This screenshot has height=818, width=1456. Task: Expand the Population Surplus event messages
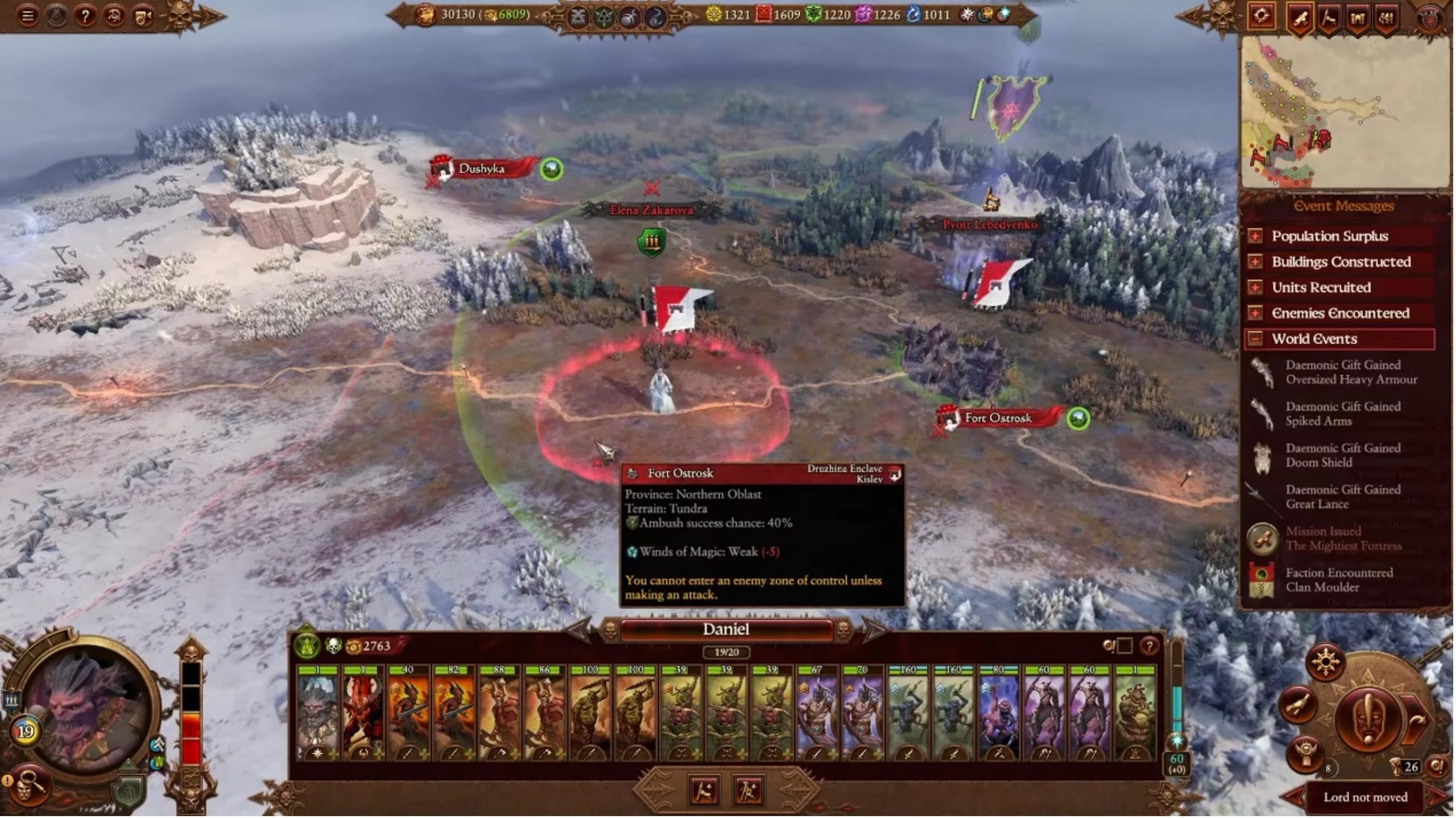click(1255, 236)
